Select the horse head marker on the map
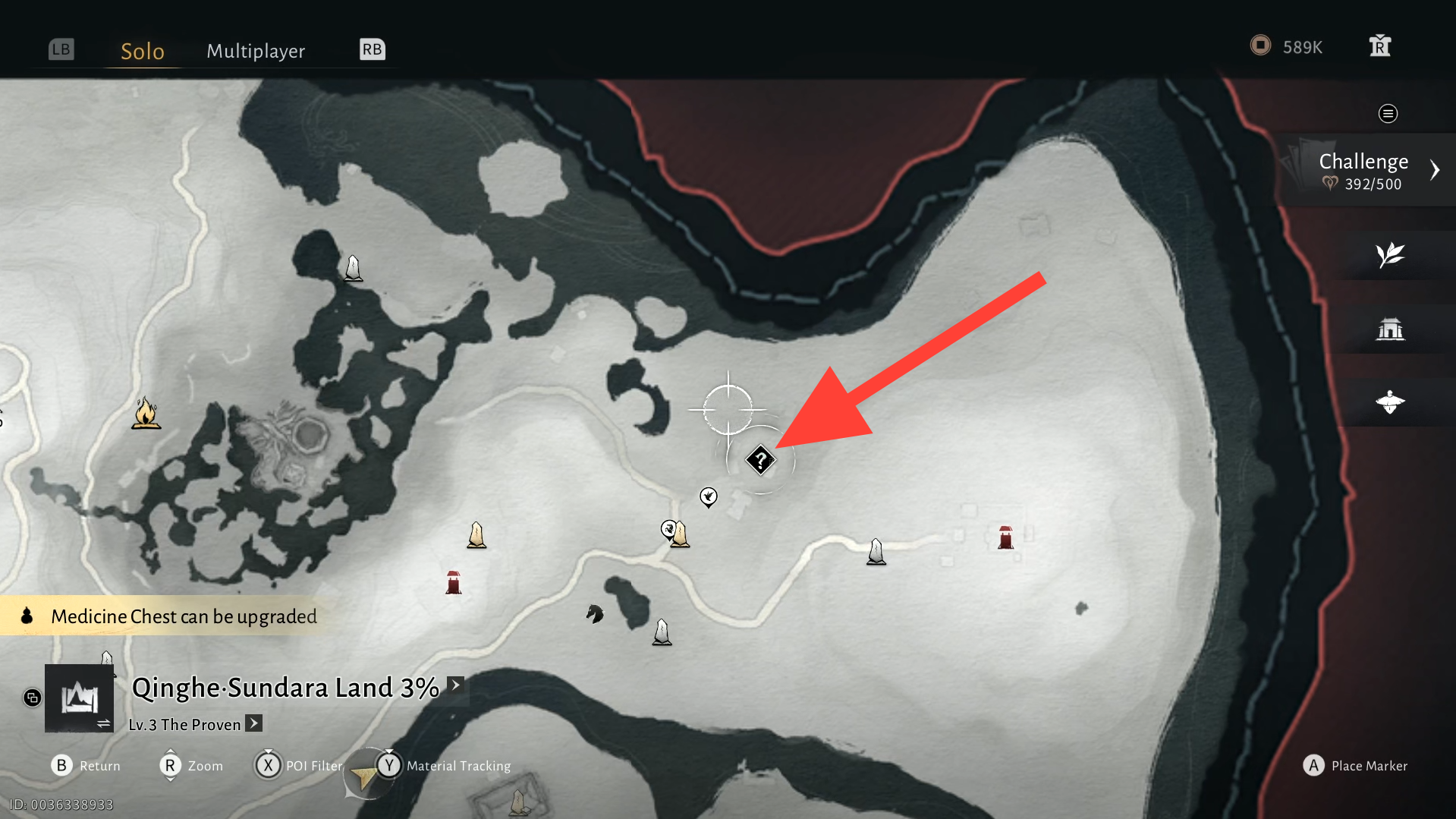 (595, 613)
